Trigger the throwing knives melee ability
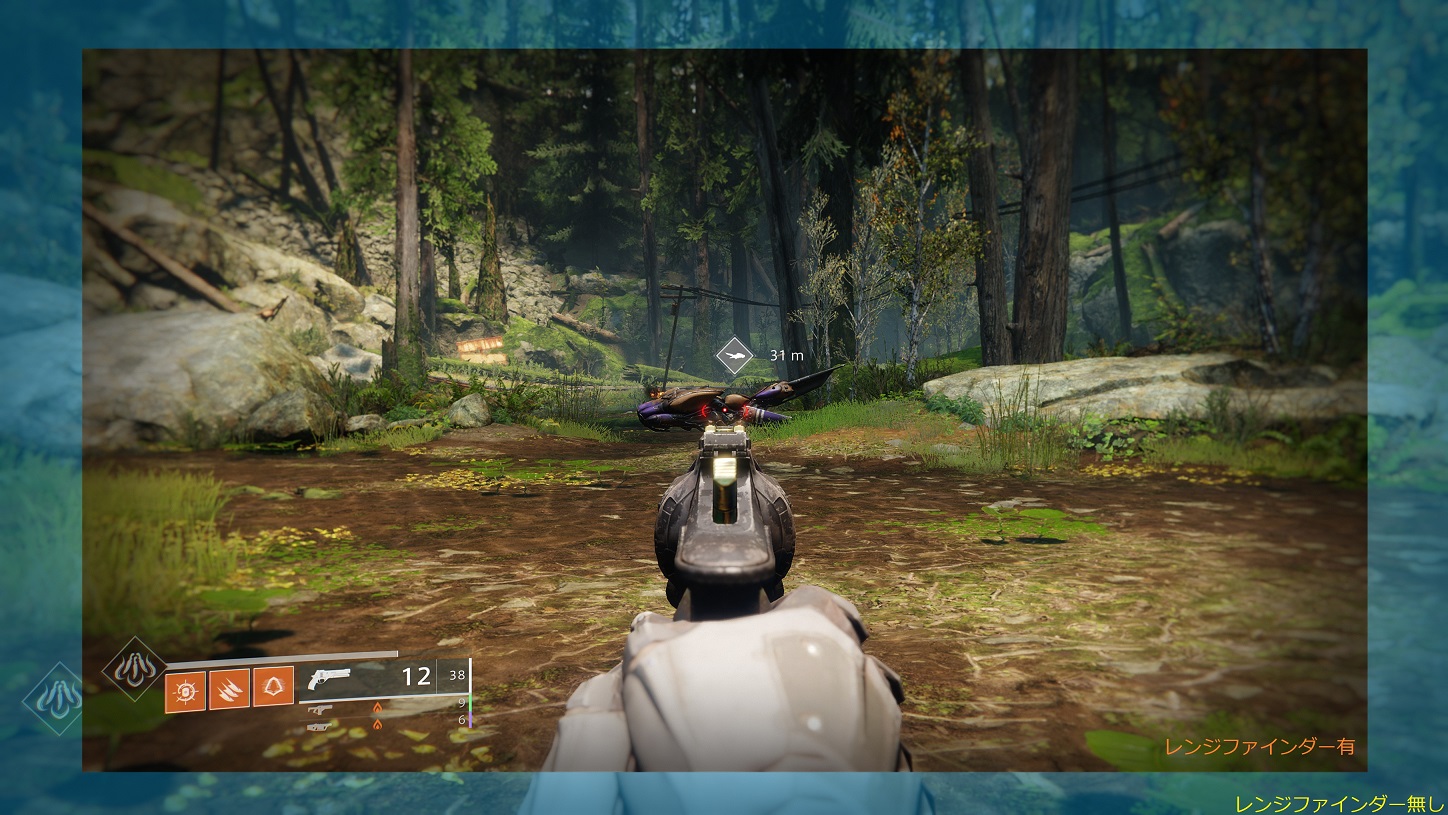This screenshot has width=1448, height=815. click(229, 691)
